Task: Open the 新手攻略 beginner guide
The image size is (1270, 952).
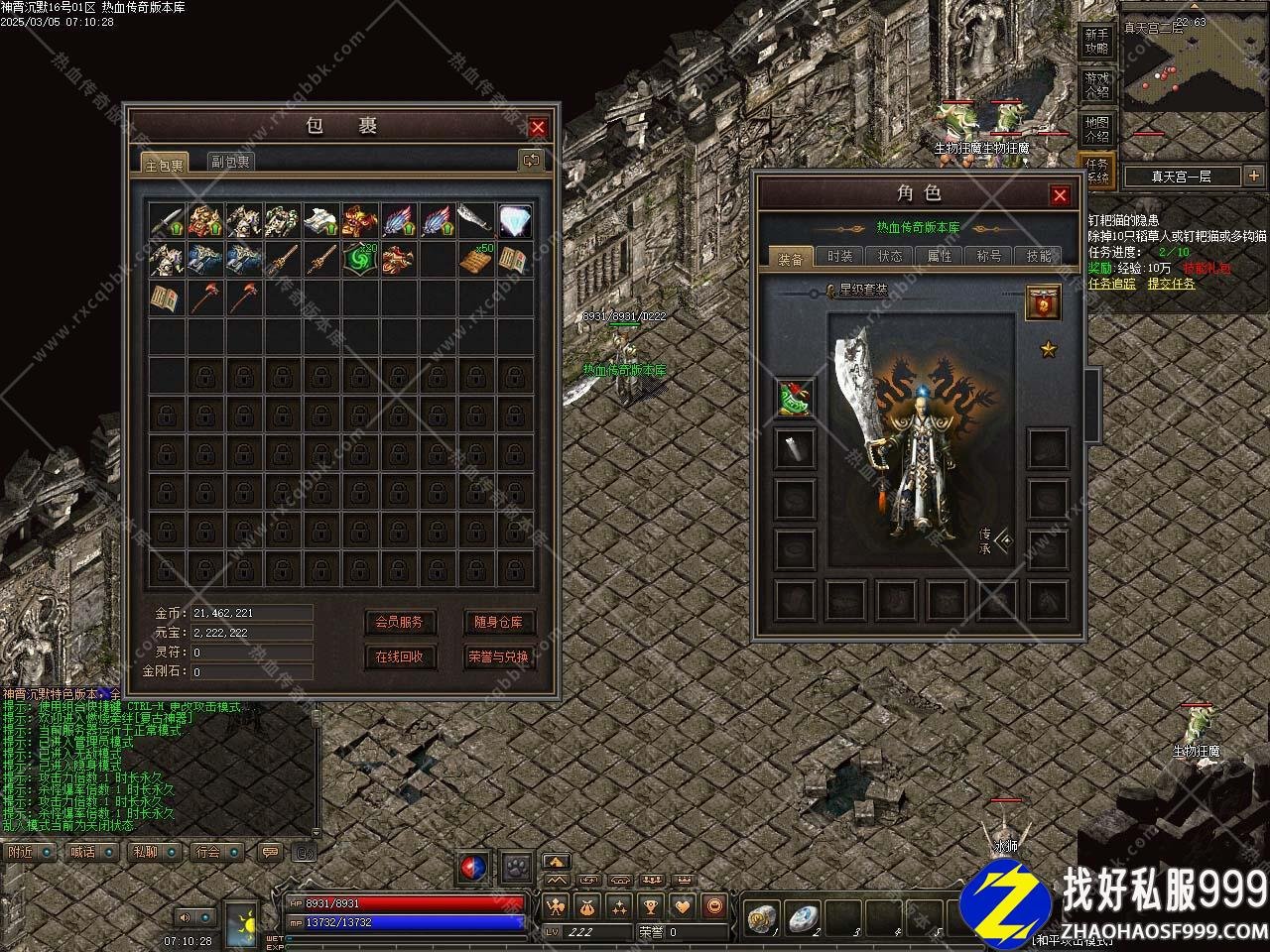Action: (1096, 42)
